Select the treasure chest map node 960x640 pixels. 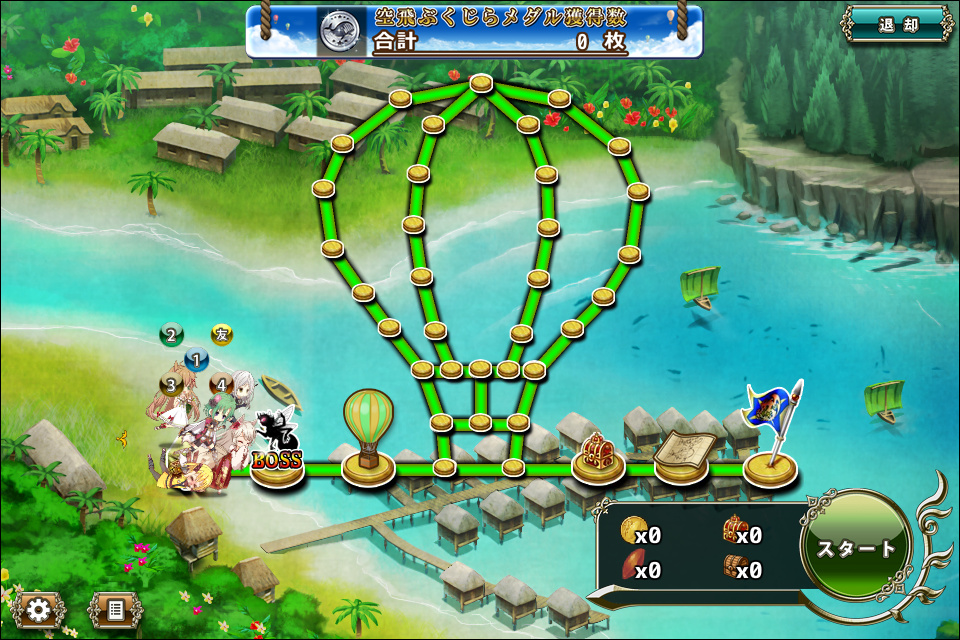point(599,456)
